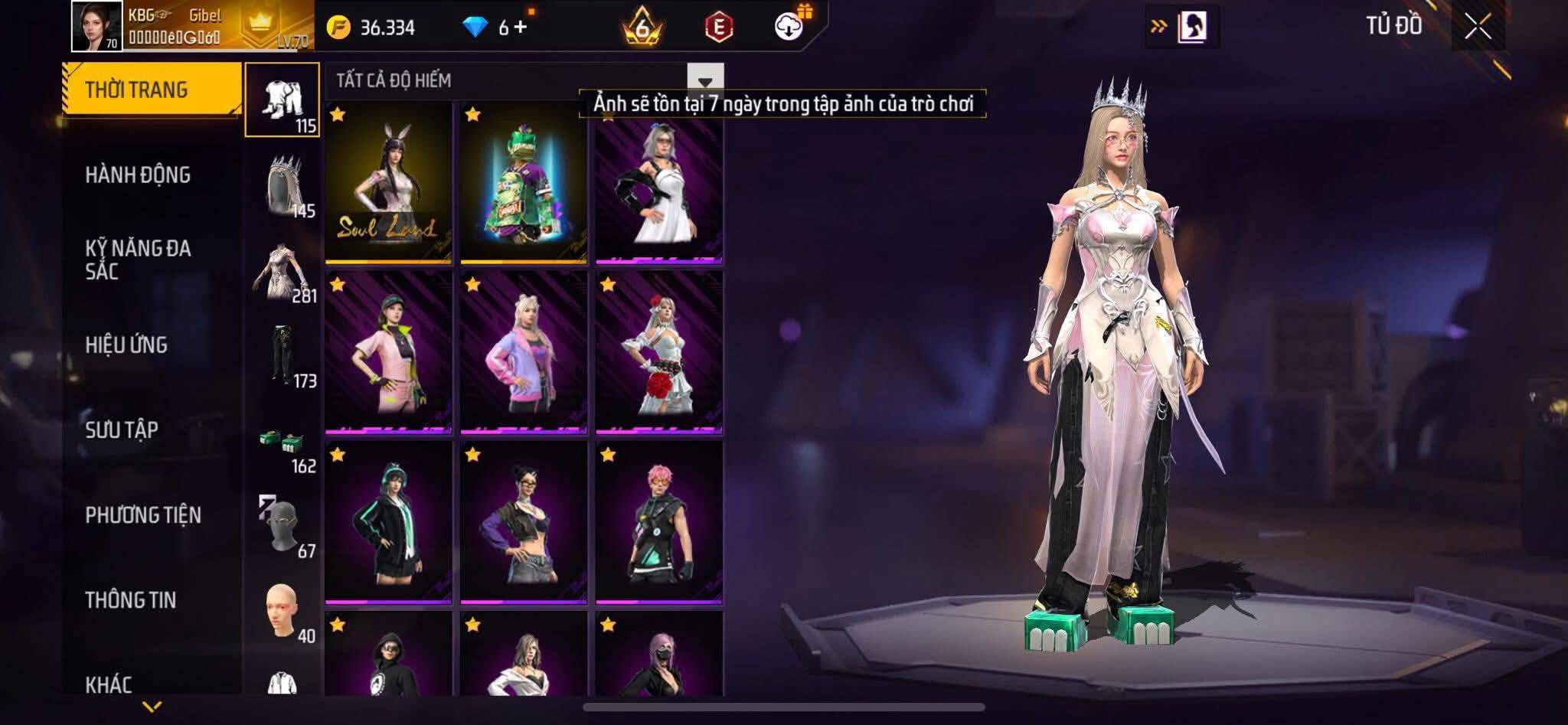Show the shoes category with 162 items

tap(283, 449)
